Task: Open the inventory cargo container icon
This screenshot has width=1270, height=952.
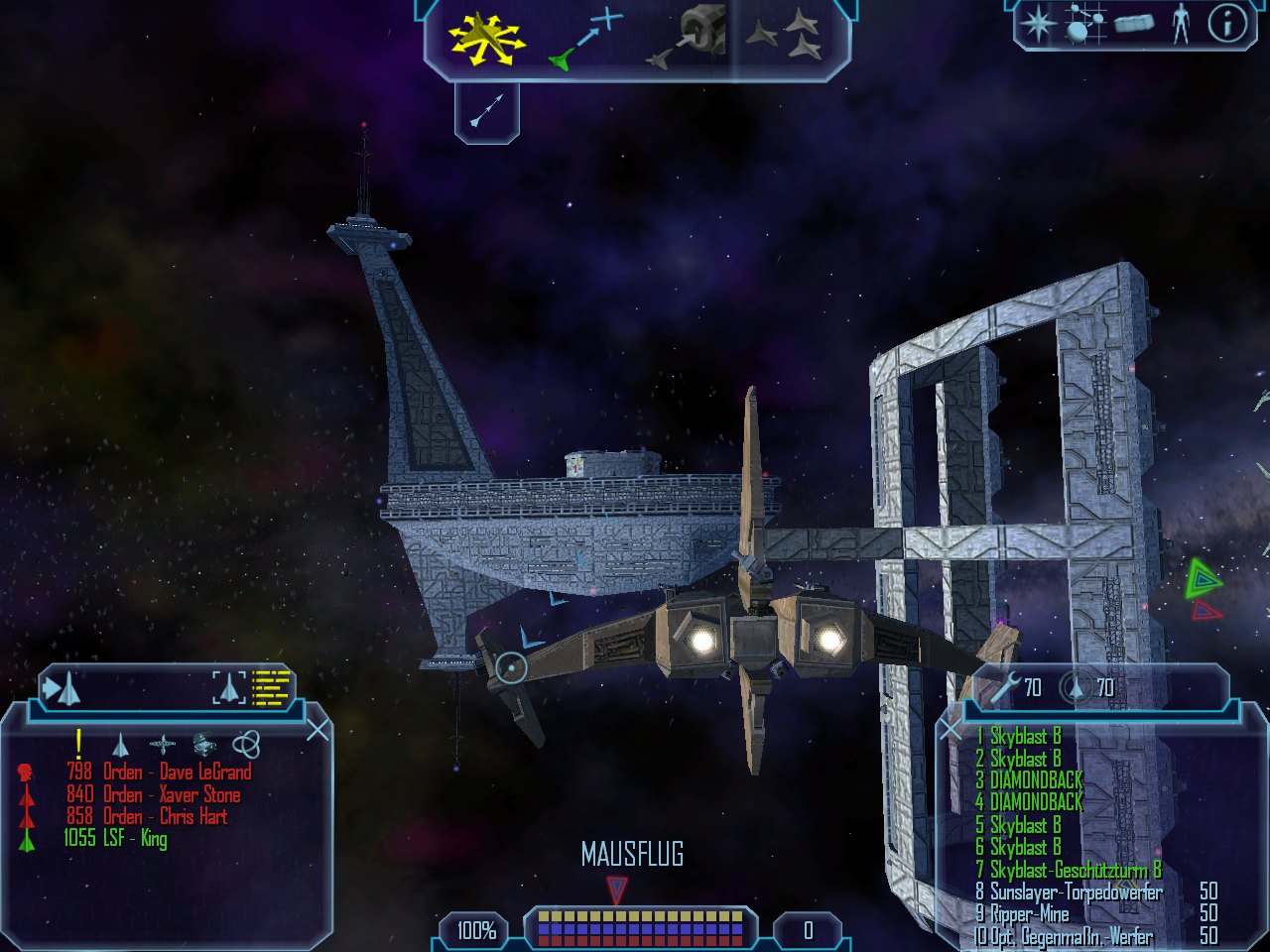Action: 1134,23
